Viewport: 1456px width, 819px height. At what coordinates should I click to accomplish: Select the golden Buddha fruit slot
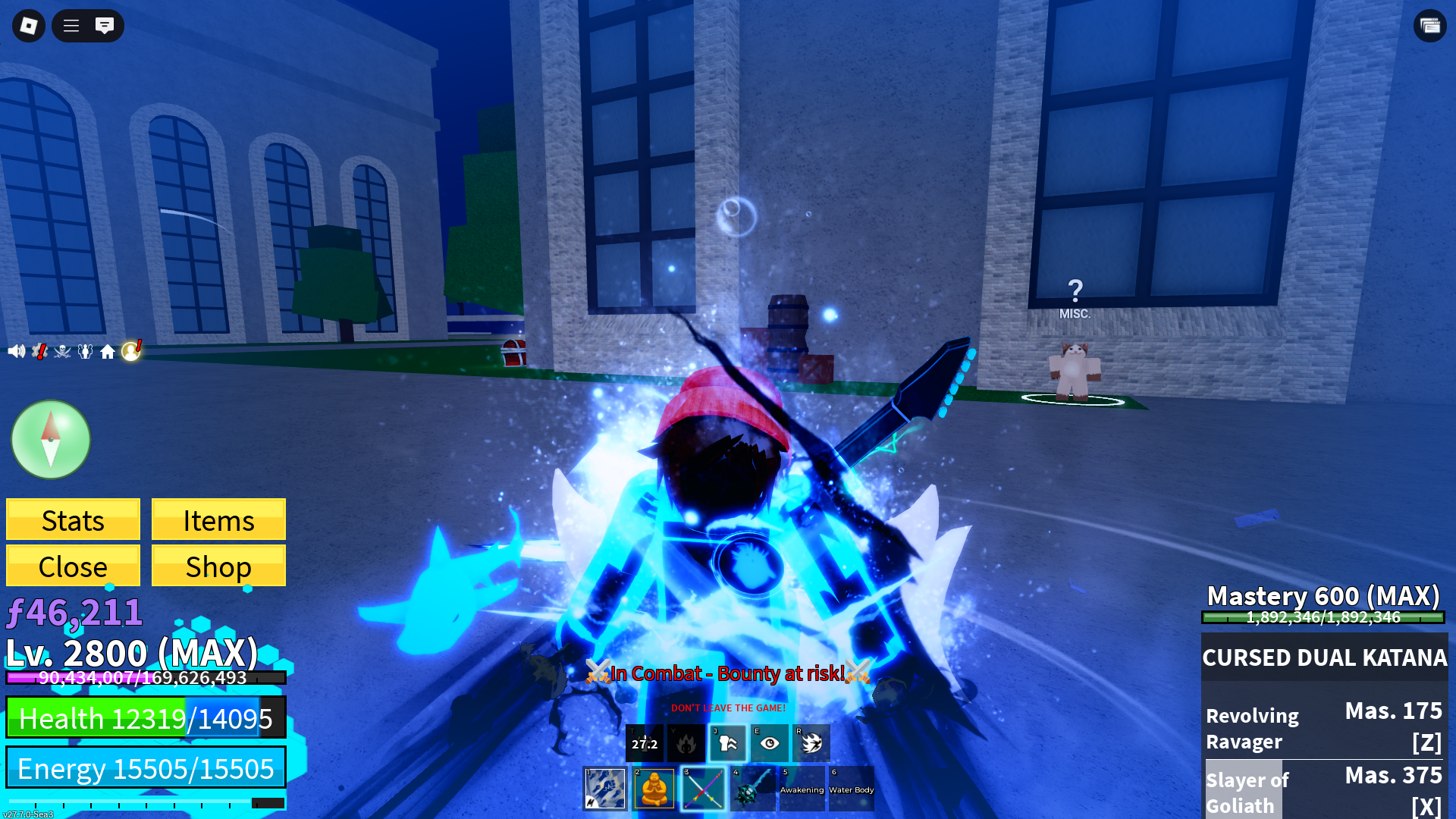654,789
